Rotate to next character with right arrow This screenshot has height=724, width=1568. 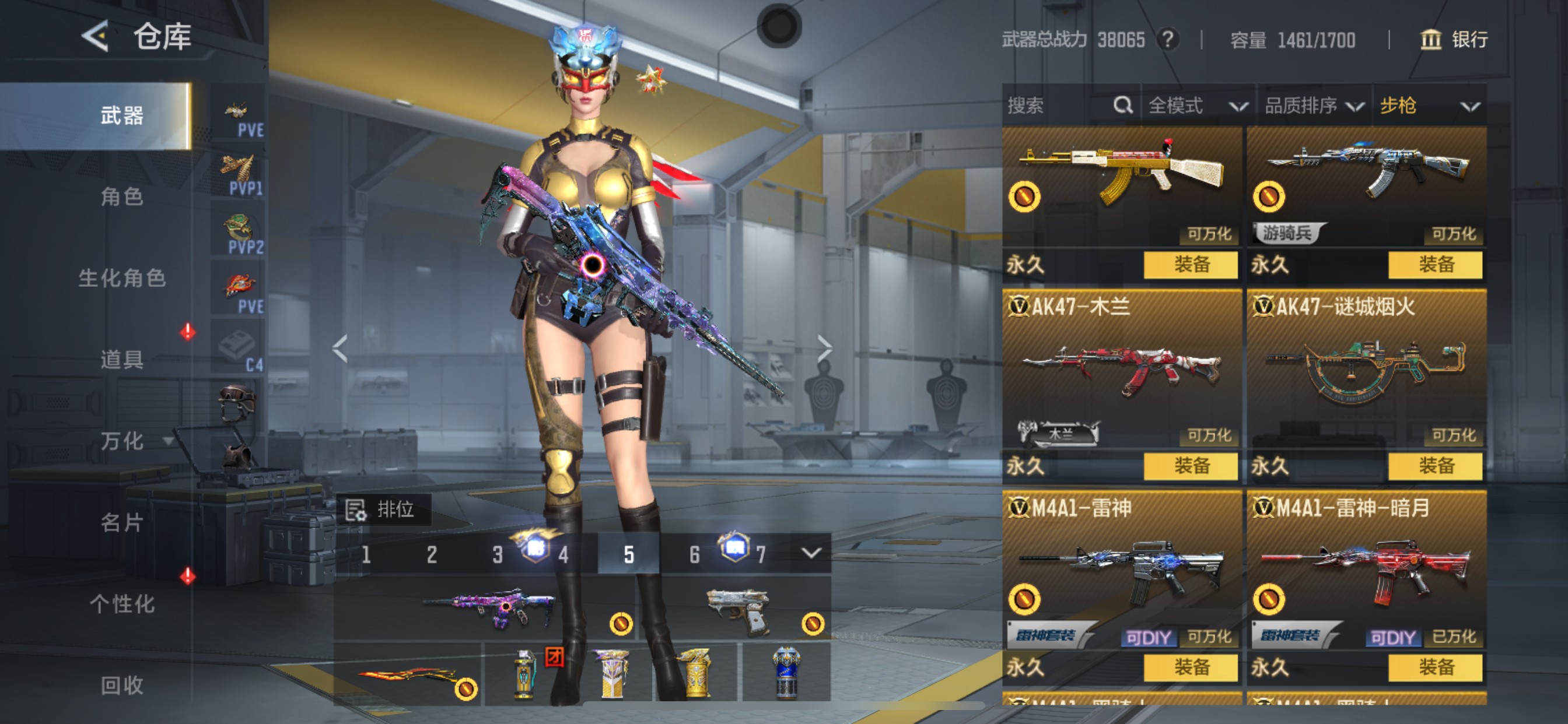(x=825, y=349)
